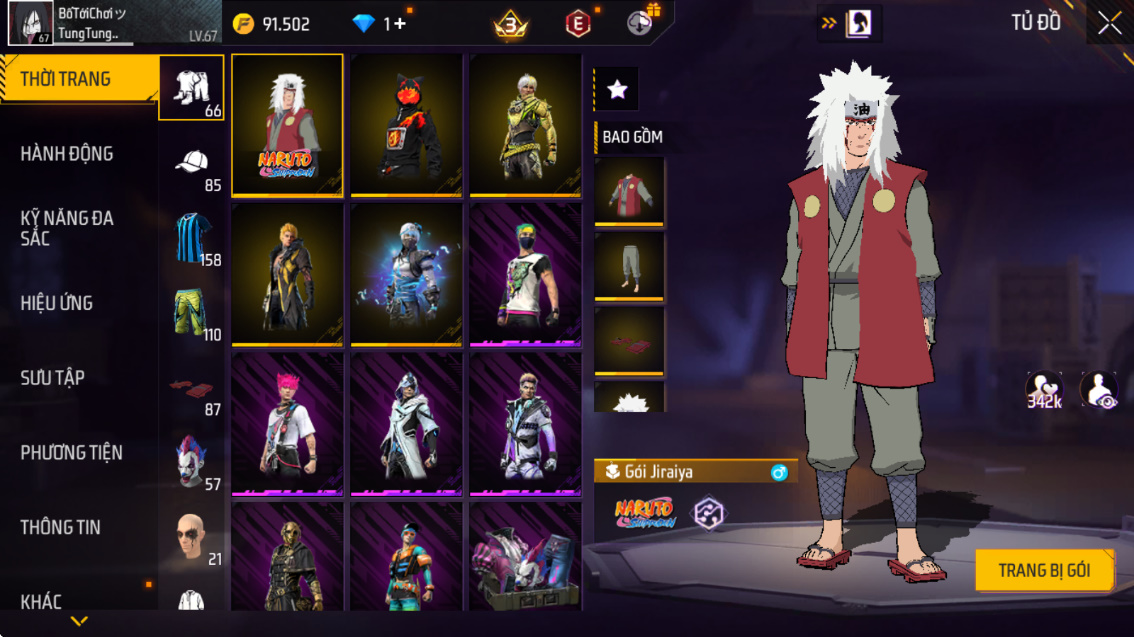Open the clown mask subcategory
This screenshot has width=1134, height=637.
192,462
